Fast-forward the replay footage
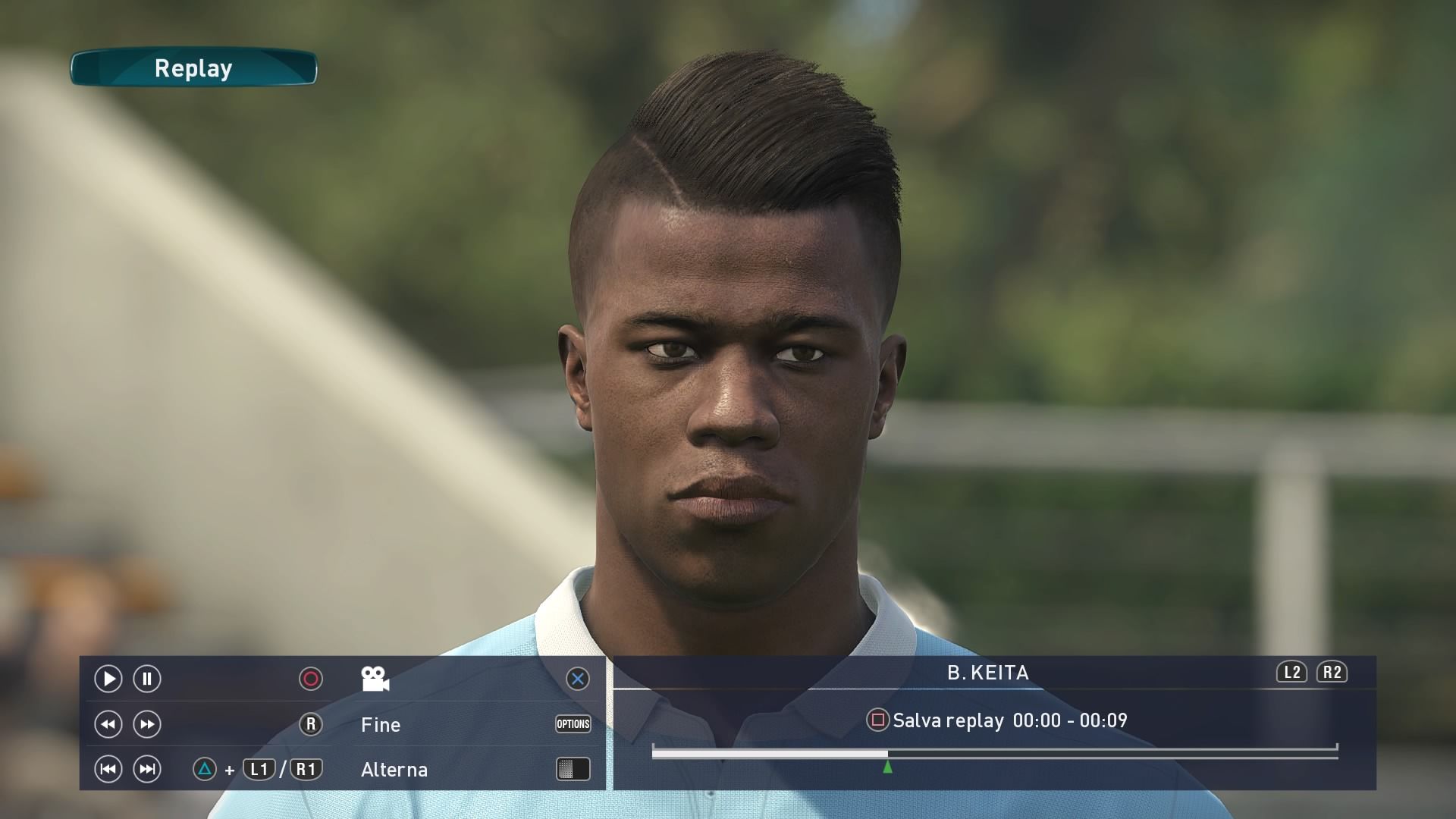The width and height of the screenshot is (1456, 819). tap(147, 724)
